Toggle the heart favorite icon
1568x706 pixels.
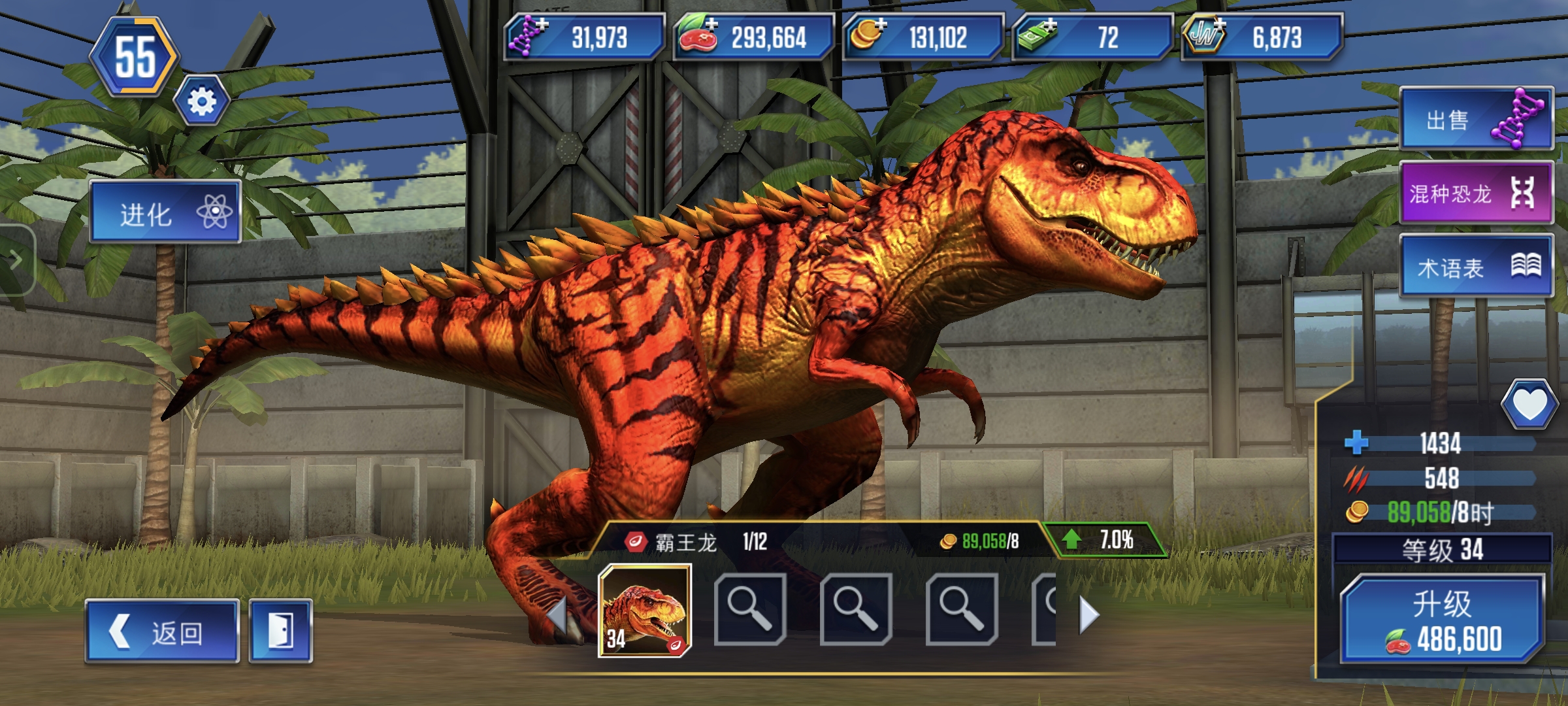[1529, 405]
